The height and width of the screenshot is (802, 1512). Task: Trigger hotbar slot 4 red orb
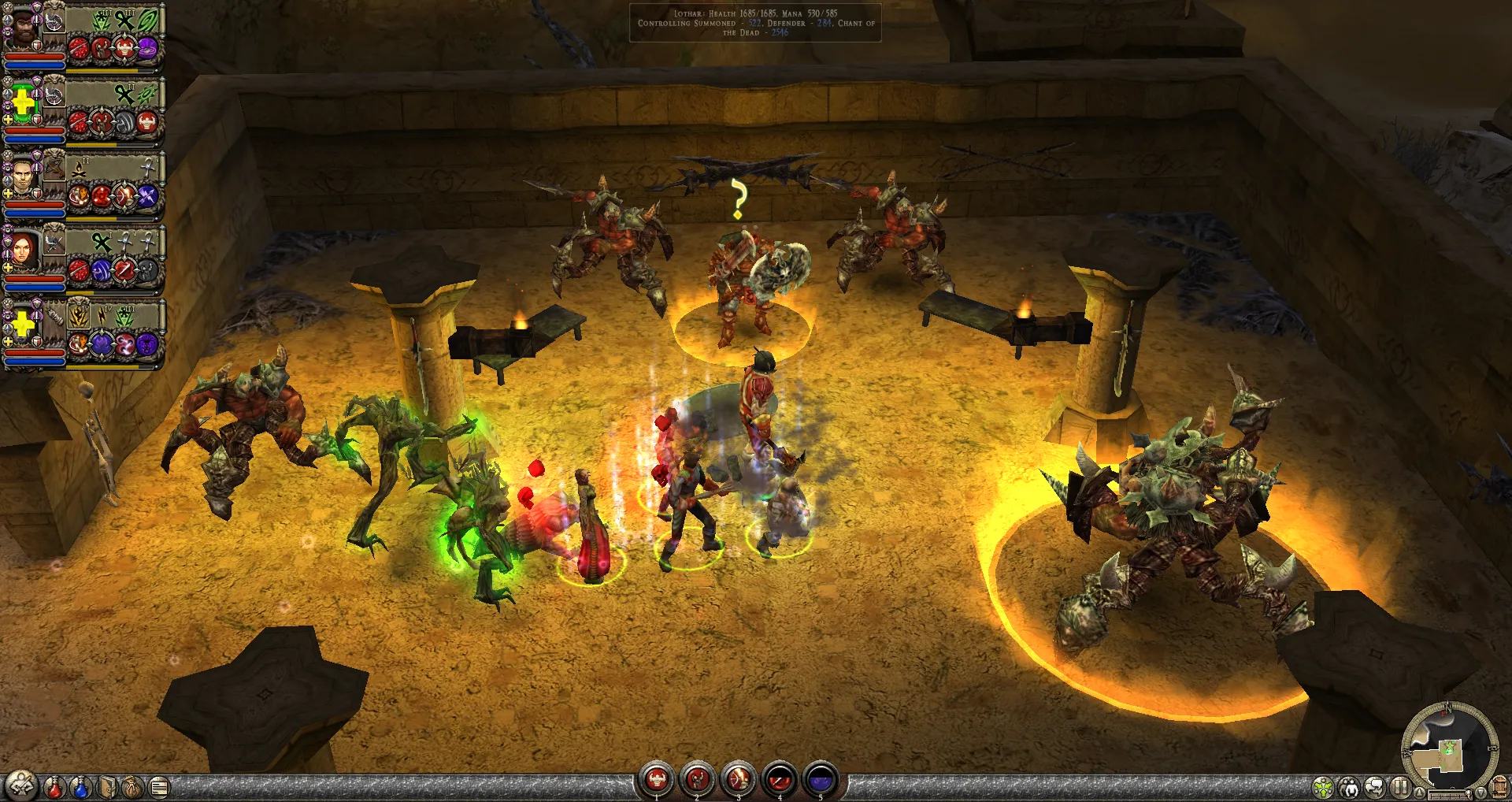(x=780, y=780)
